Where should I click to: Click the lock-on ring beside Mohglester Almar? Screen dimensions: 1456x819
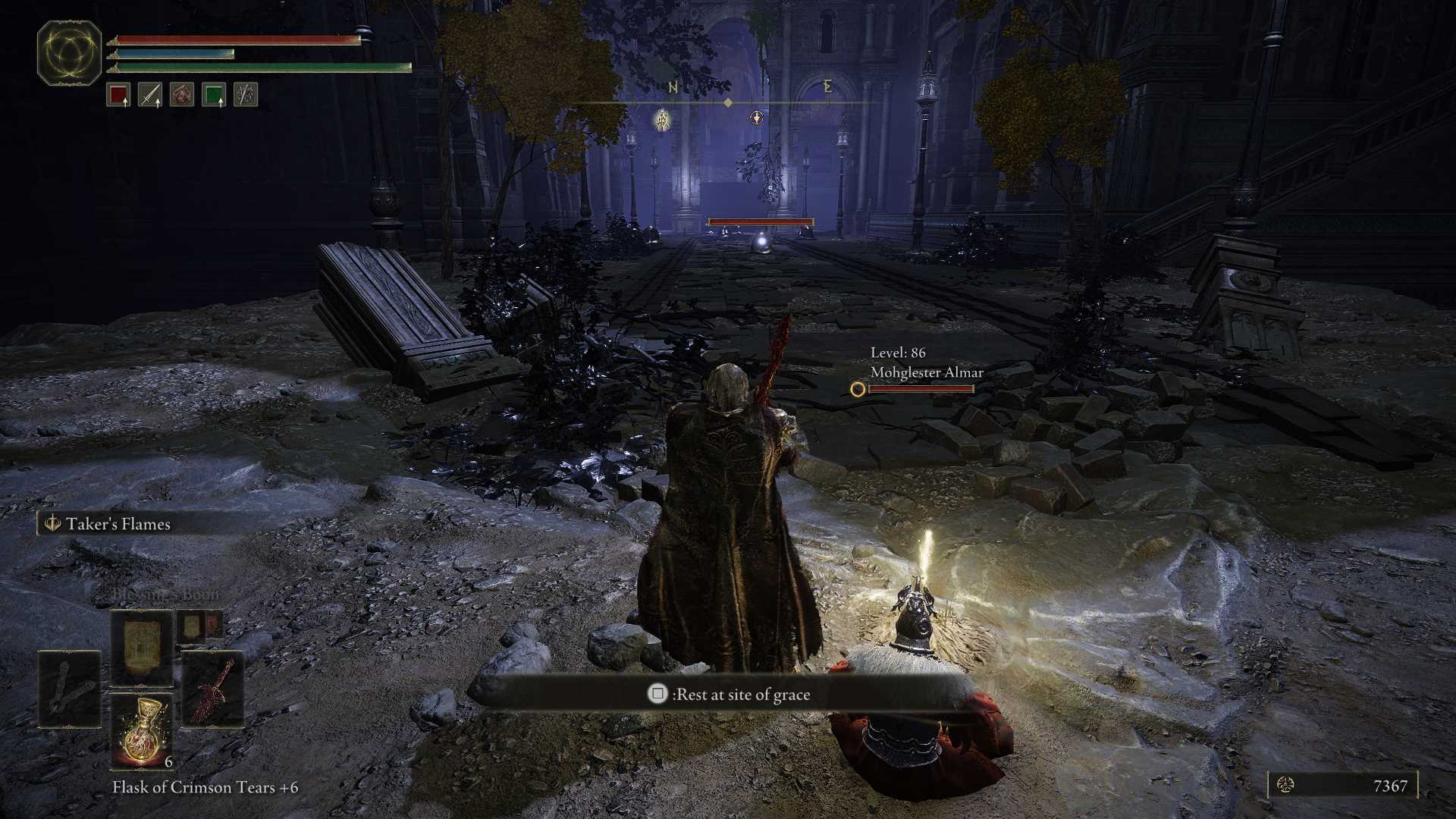(858, 389)
